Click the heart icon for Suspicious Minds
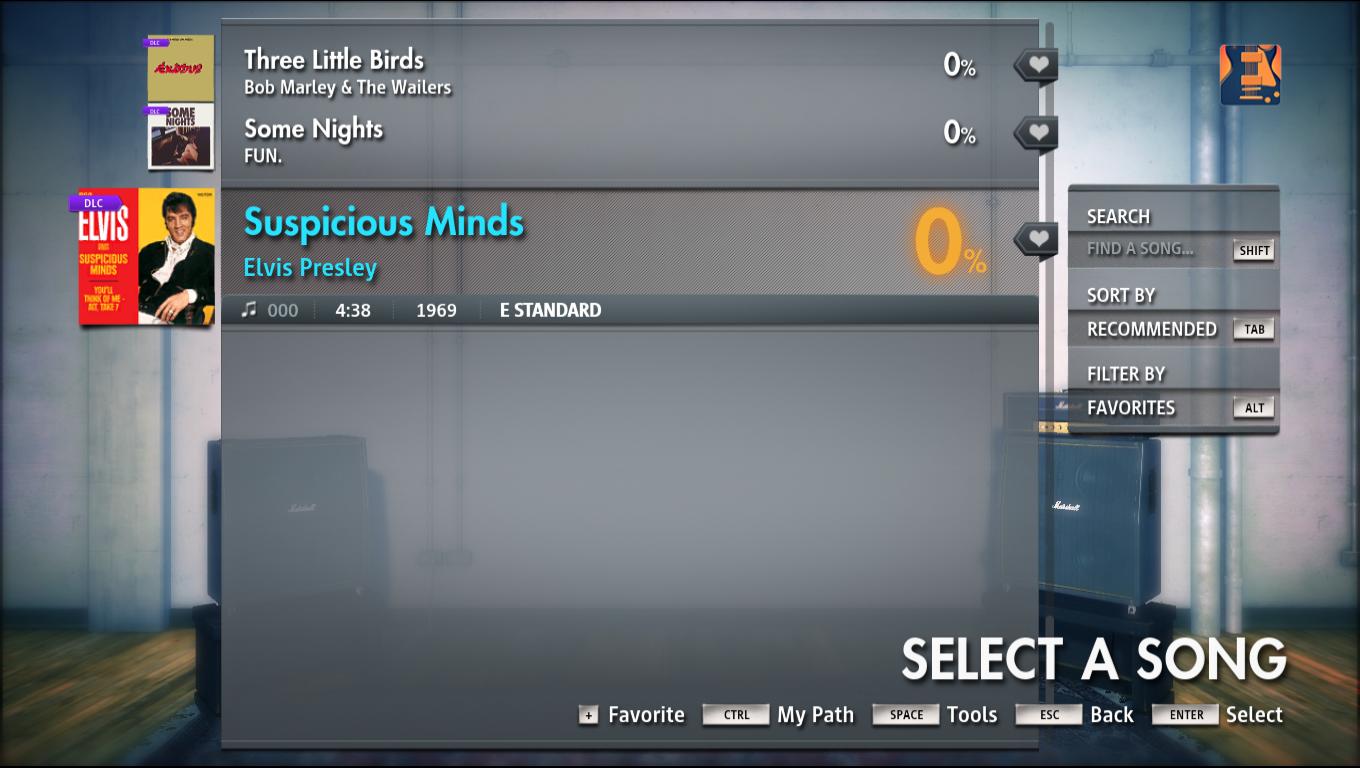Image resolution: width=1360 pixels, height=768 pixels. click(1035, 238)
